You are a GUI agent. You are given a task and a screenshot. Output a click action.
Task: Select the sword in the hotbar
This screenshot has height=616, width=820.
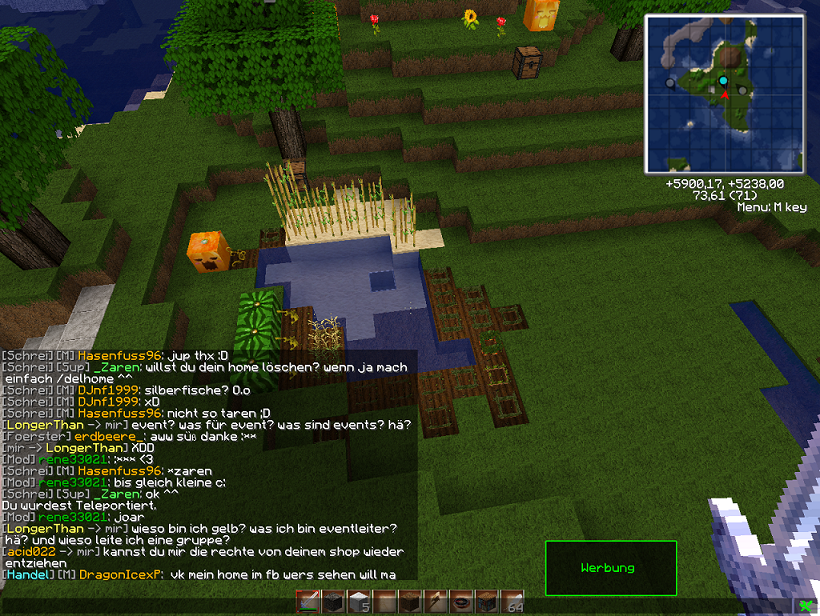(x=307, y=602)
